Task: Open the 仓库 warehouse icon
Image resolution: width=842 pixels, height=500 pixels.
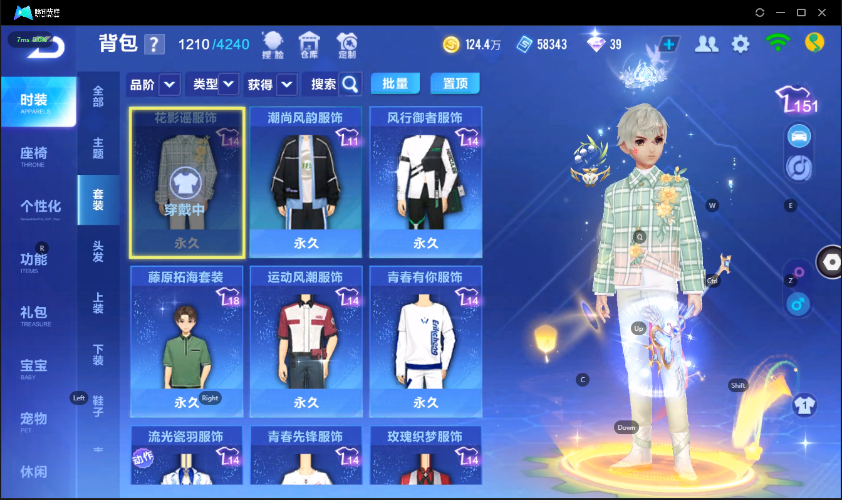Action: (310, 44)
